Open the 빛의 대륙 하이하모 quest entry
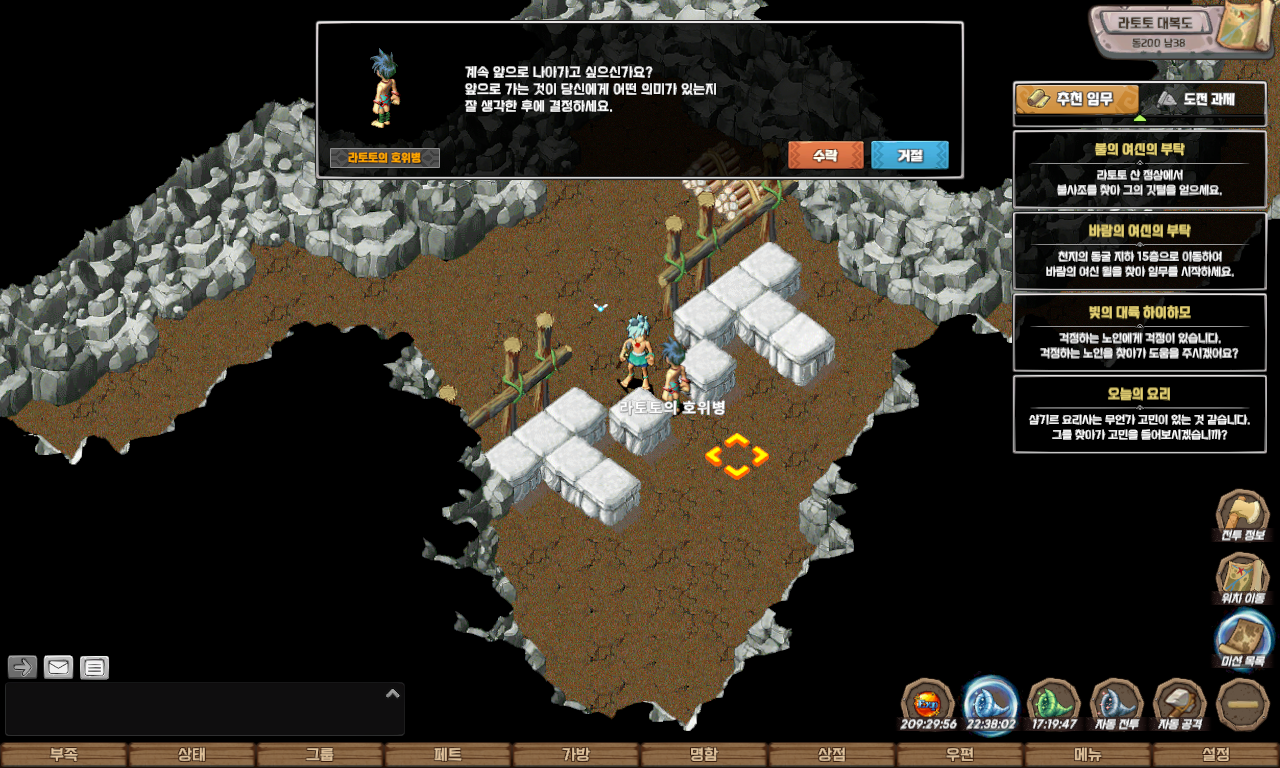This screenshot has width=1280, height=768. [1139, 332]
